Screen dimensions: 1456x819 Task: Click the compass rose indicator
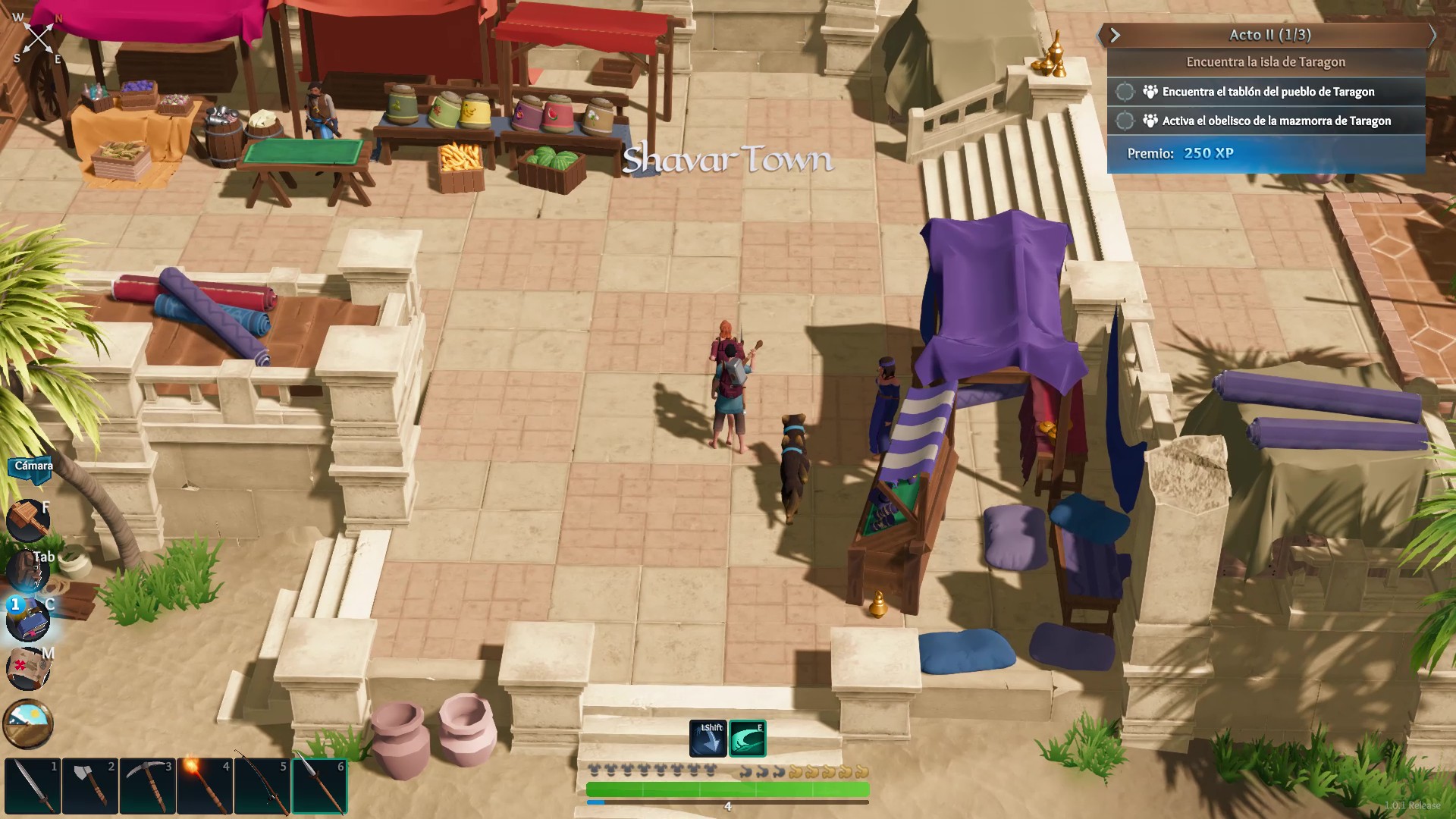click(38, 38)
